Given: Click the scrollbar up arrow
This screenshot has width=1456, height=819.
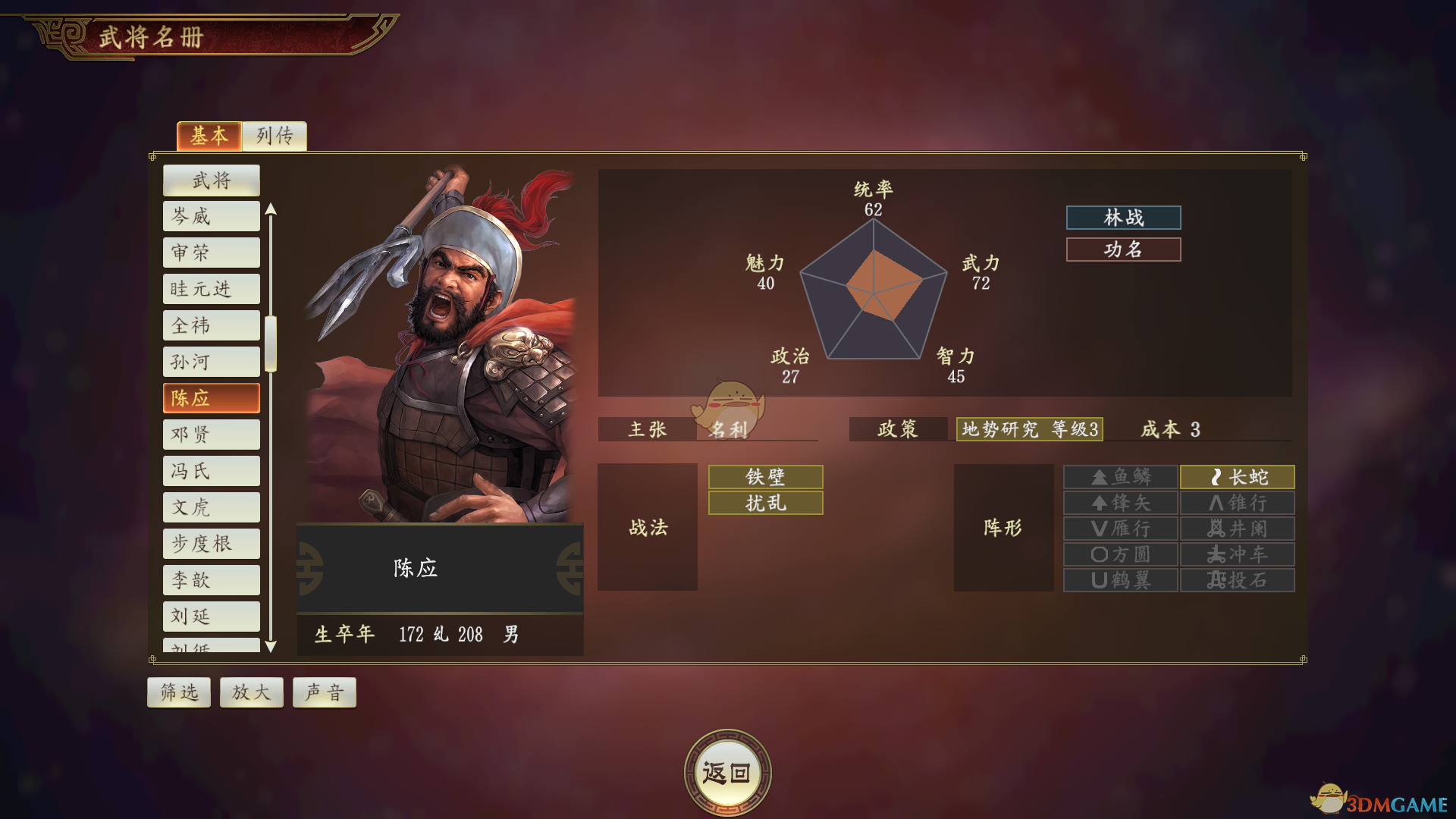Looking at the screenshot, I should pyautogui.click(x=271, y=209).
